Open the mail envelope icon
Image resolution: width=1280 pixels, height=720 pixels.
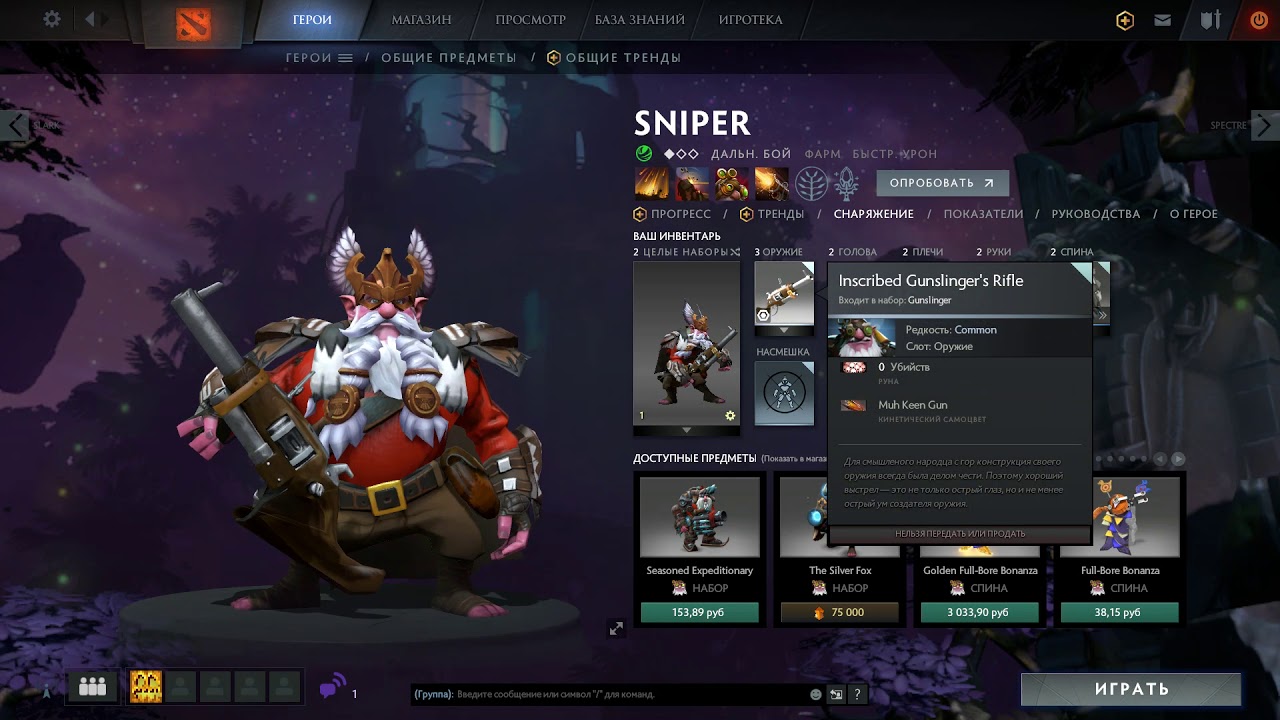click(x=1162, y=20)
